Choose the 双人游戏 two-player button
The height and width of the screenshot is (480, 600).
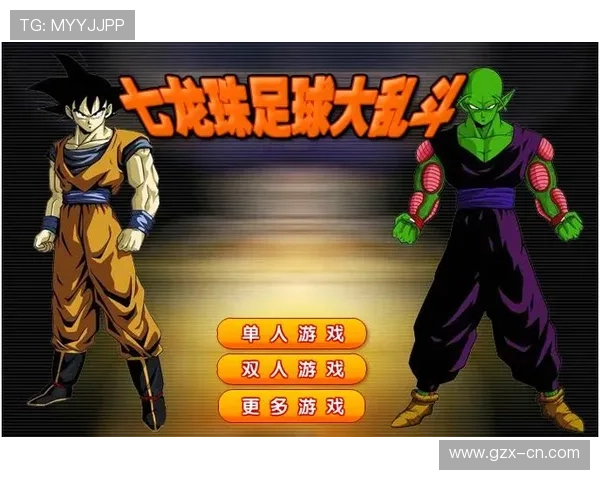tap(292, 369)
